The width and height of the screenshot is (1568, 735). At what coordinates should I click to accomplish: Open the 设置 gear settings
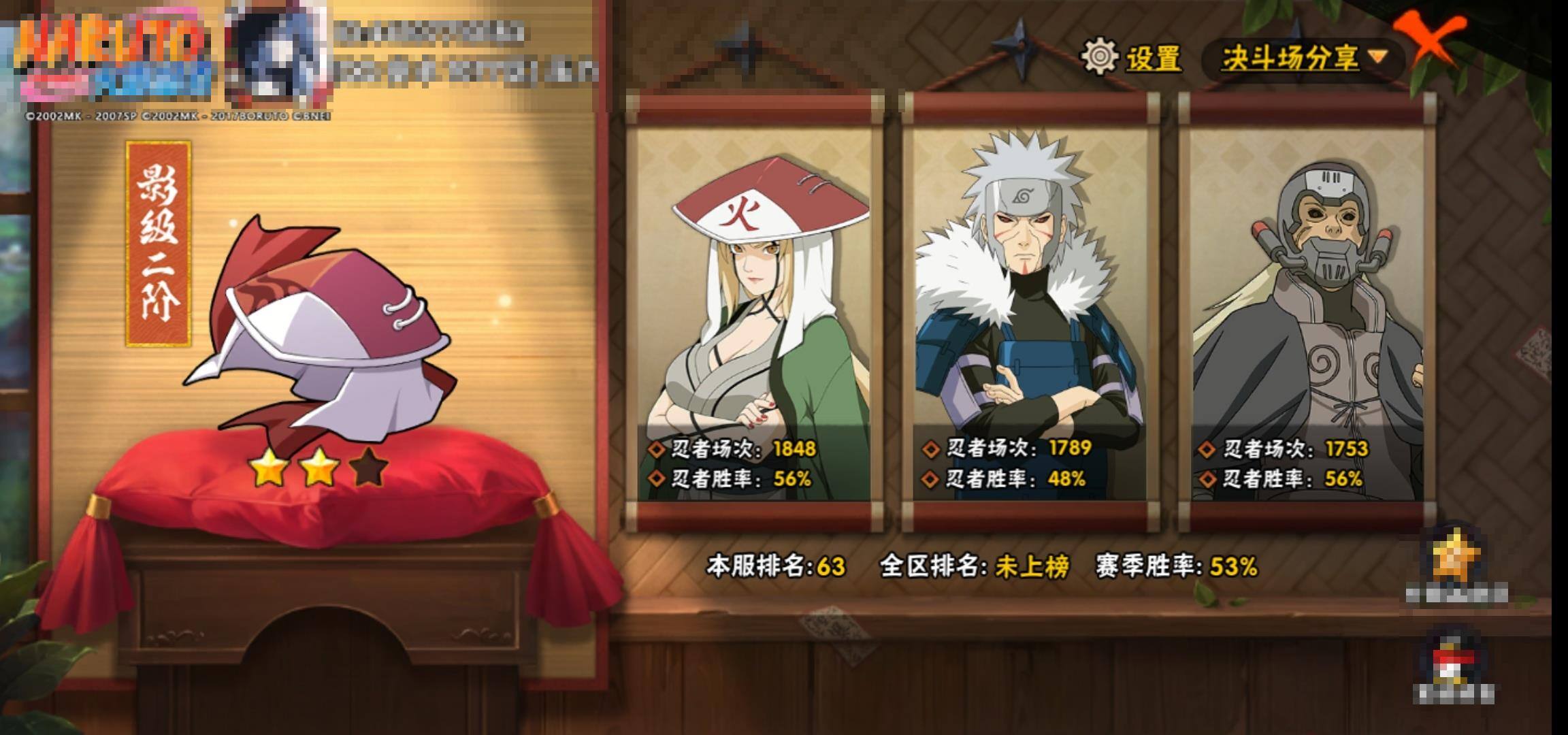[1132, 58]
